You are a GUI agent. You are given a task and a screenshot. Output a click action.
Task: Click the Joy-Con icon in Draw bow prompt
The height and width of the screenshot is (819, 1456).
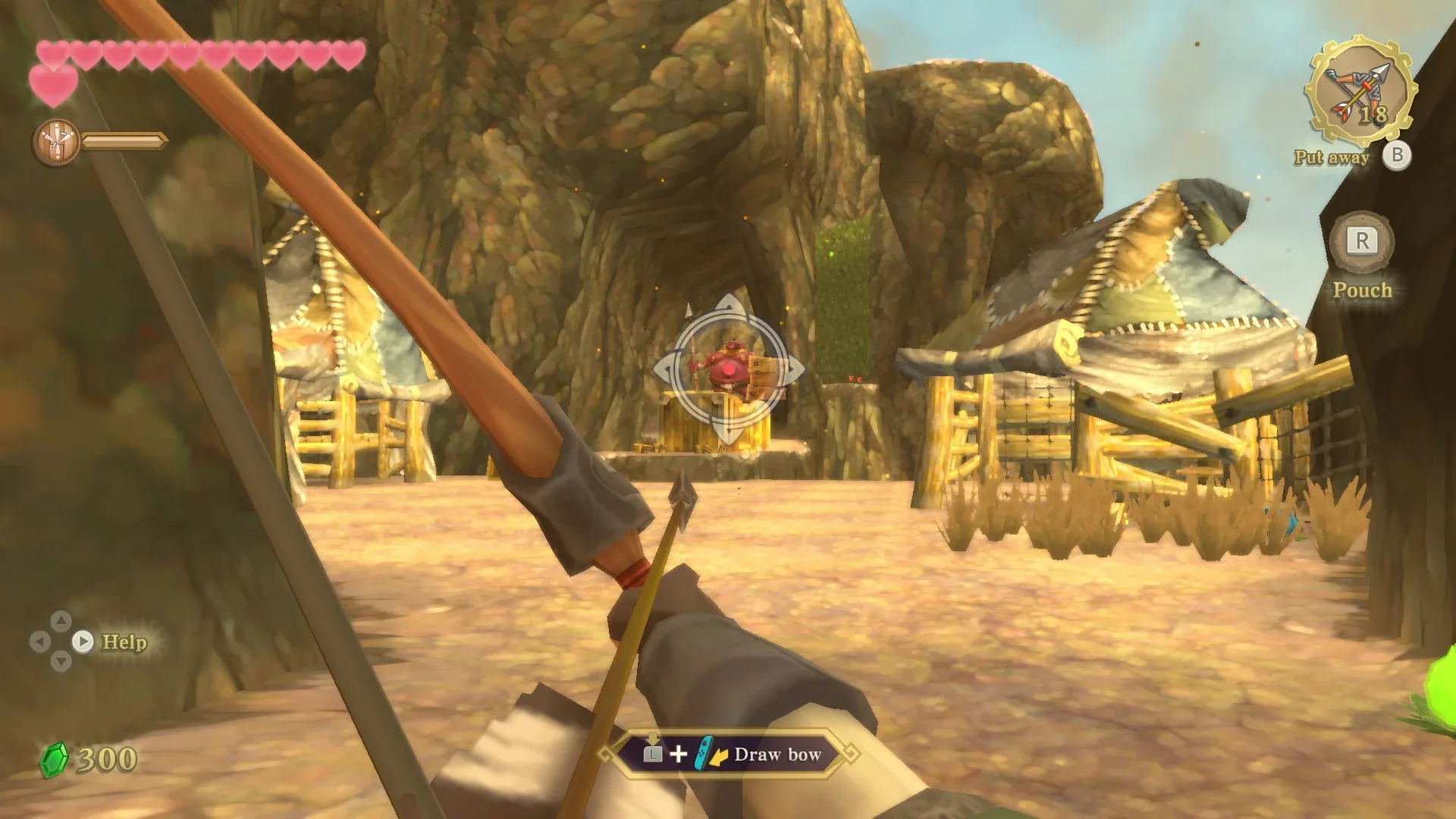(705, 754)
